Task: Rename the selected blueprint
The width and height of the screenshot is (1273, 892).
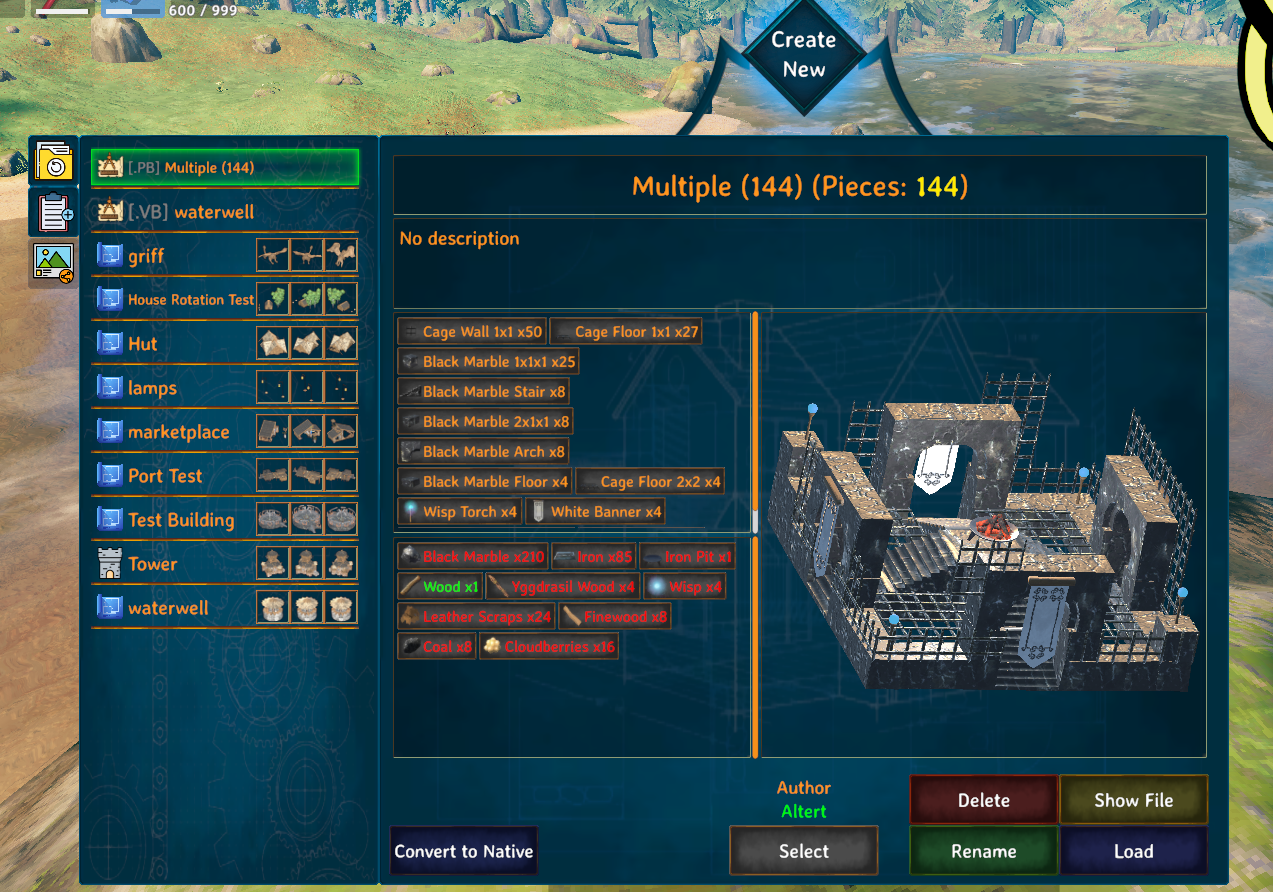Action: click(983, 851)
